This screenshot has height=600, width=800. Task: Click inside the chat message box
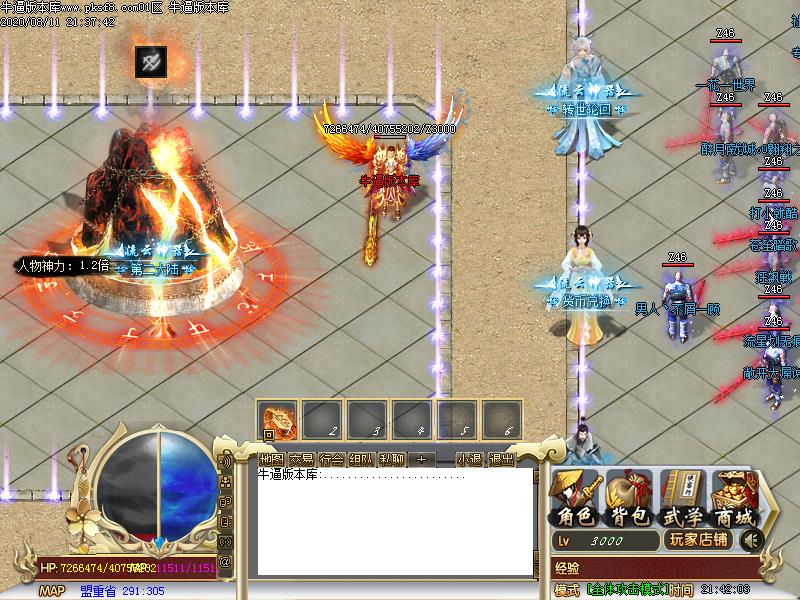[x=395, y=520]
